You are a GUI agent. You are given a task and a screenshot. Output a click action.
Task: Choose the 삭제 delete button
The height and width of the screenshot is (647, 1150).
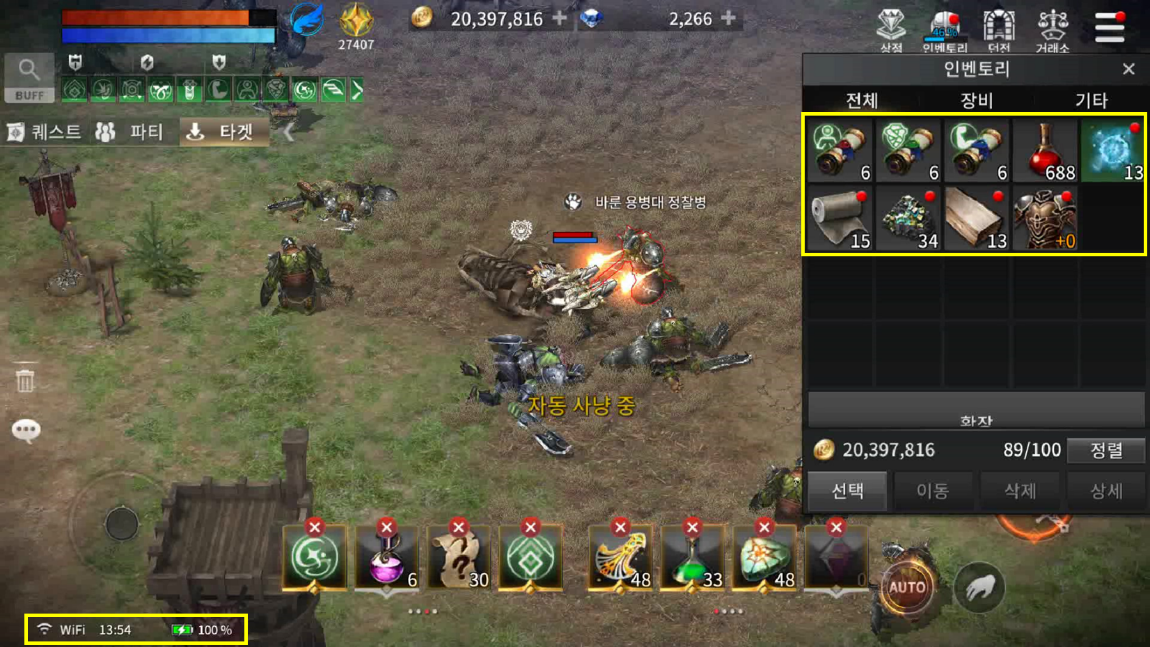click(1019, 491)
